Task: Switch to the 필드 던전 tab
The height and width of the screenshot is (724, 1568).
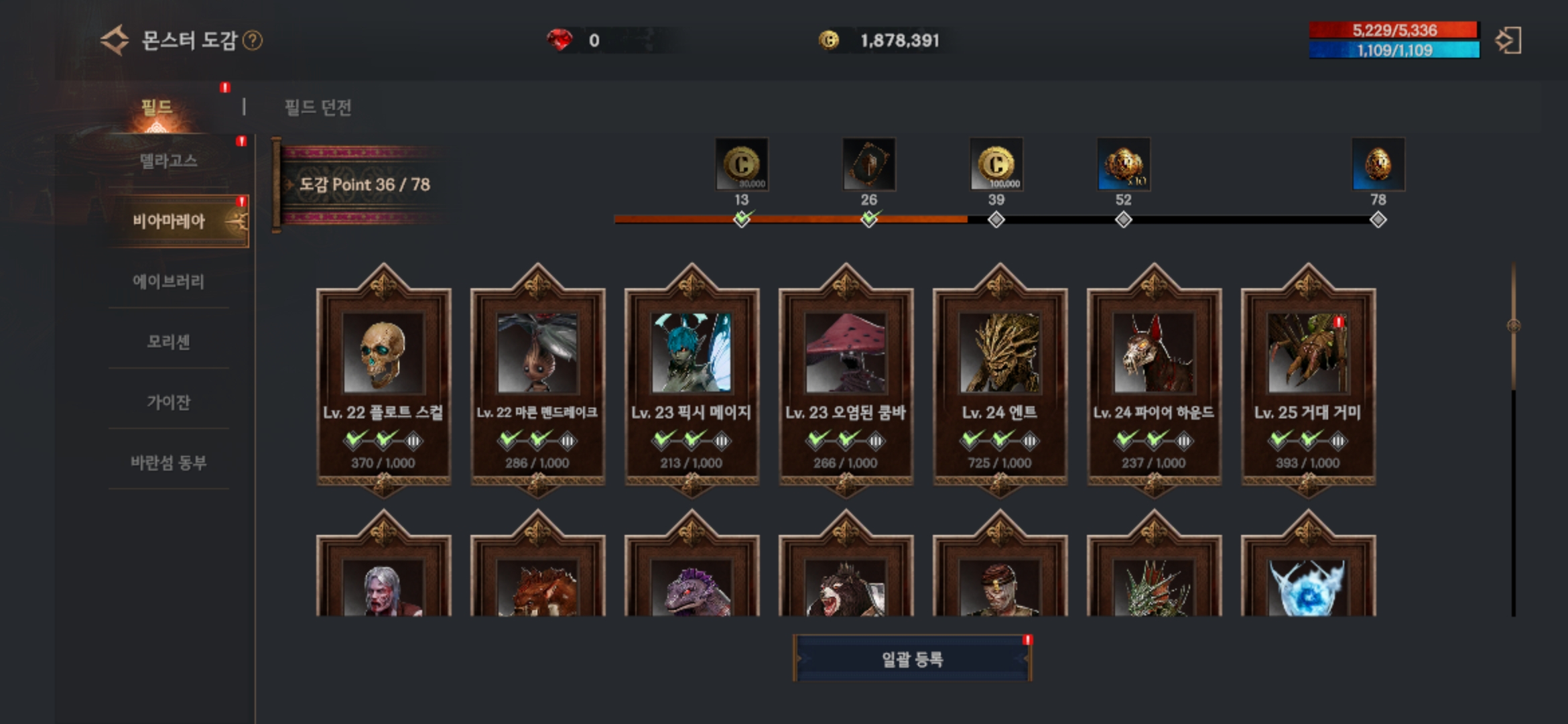Action: (318, 107)
